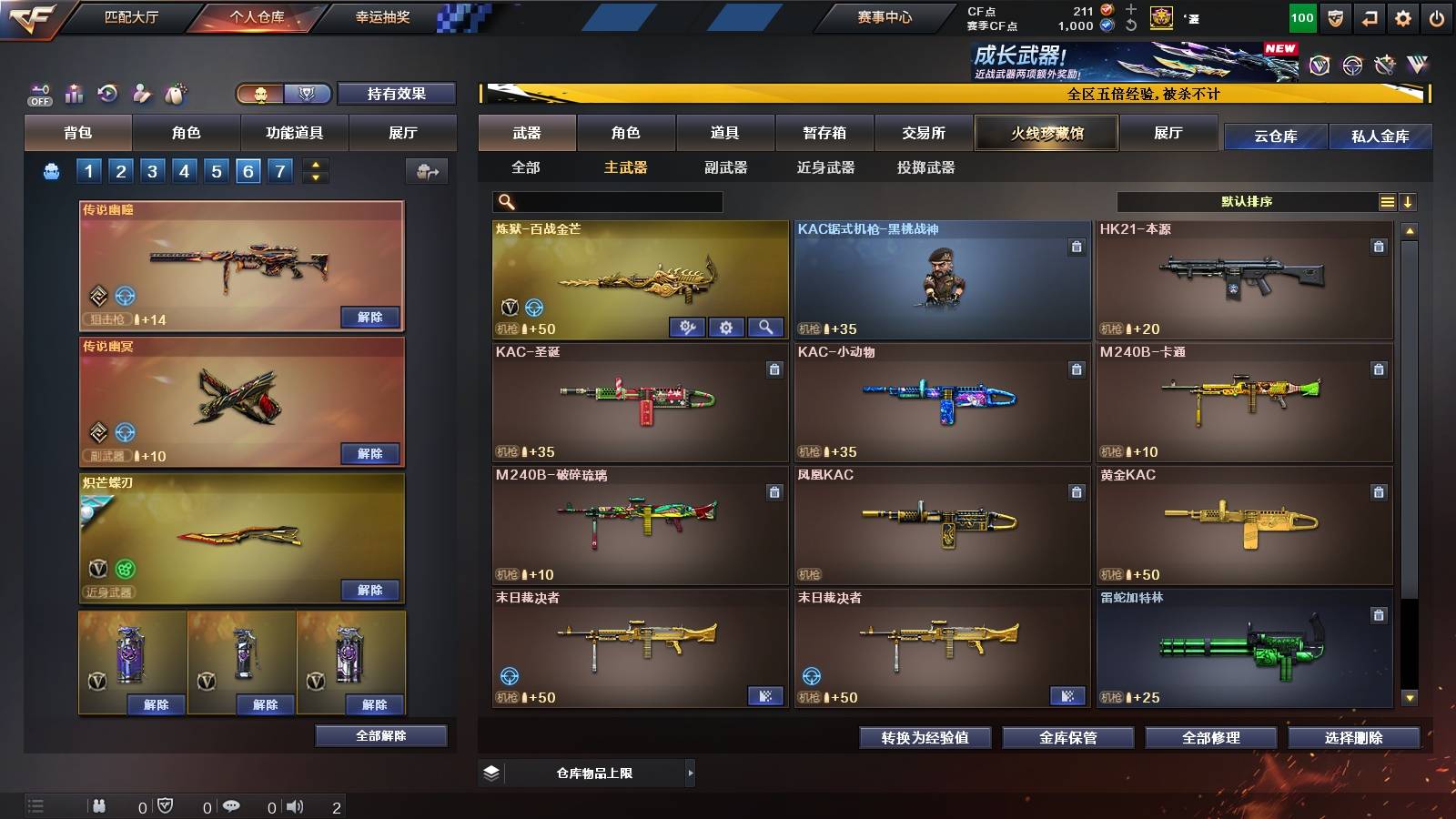Viewport: 1456px width, 819px height.
Task: Click the 转换为经验值 button
Action: (925, 738)
